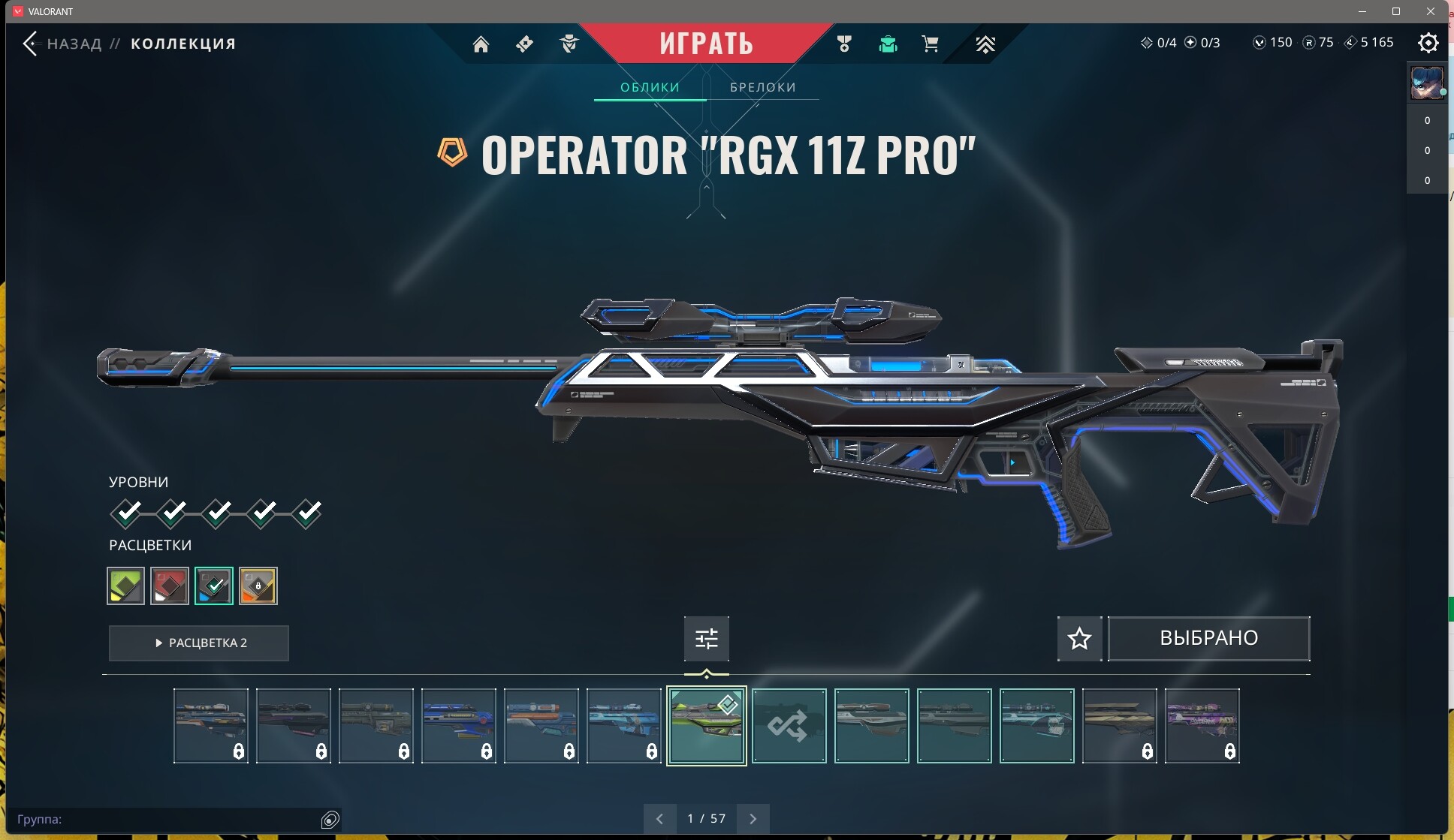Go to the previous skins page
1454x840 pixels.
coord(659,818)
